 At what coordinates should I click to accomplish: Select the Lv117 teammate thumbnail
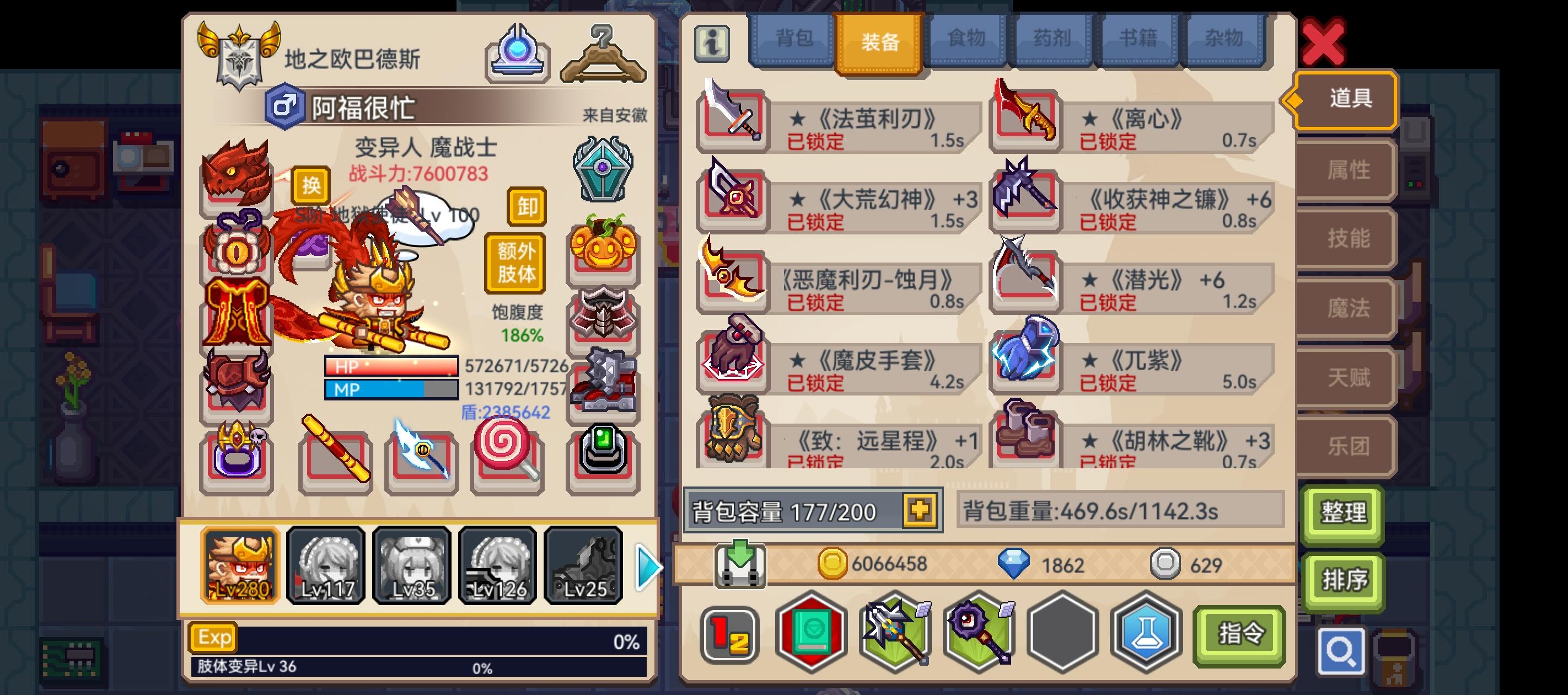pyautogui.click(x=326, y=566)
